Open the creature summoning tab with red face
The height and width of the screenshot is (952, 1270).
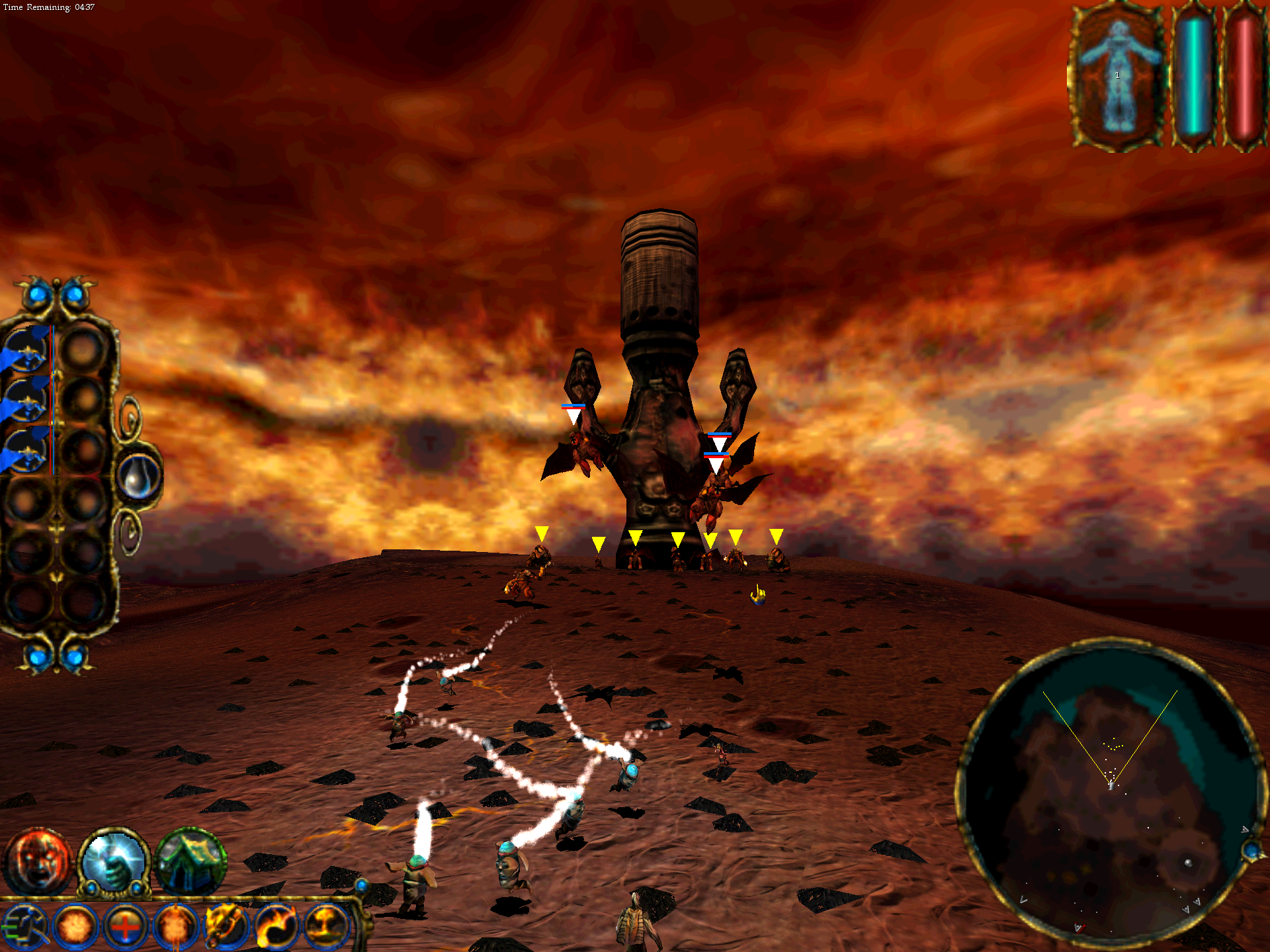[x=37, y=861]
